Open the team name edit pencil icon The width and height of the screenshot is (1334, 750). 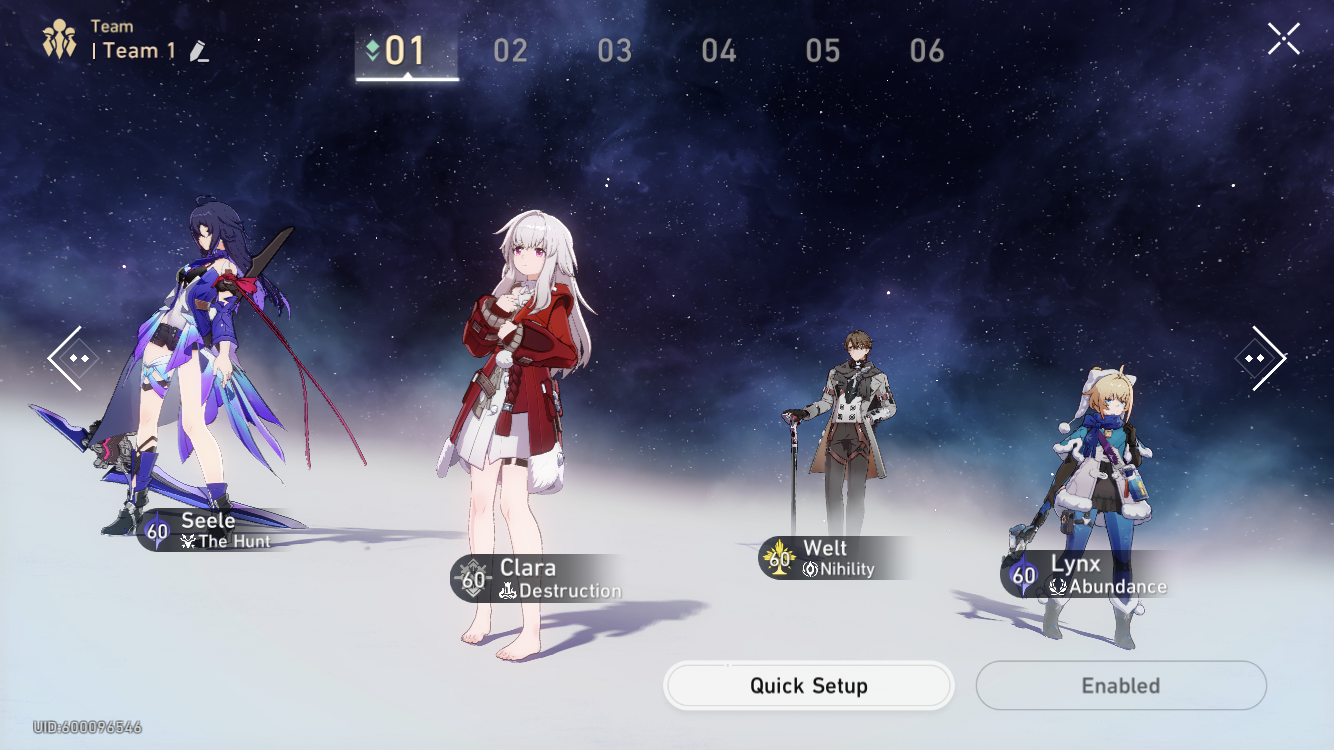point(200,51)
